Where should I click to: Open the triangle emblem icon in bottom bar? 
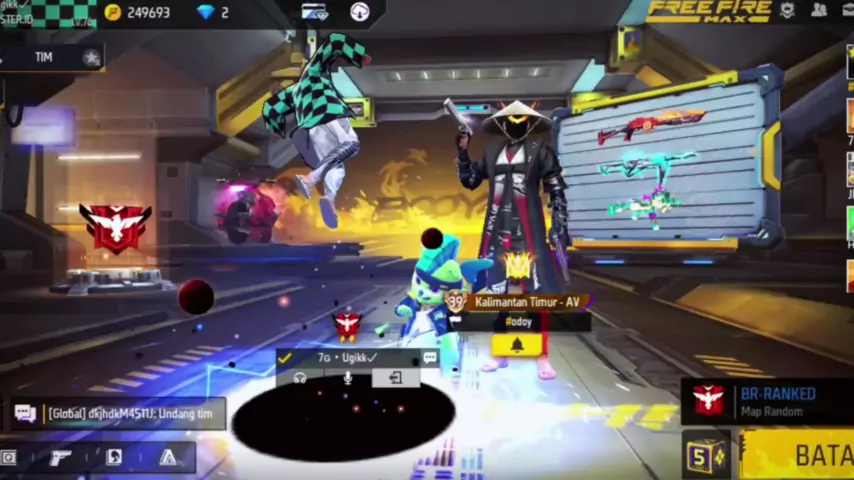tap(167, 457)
